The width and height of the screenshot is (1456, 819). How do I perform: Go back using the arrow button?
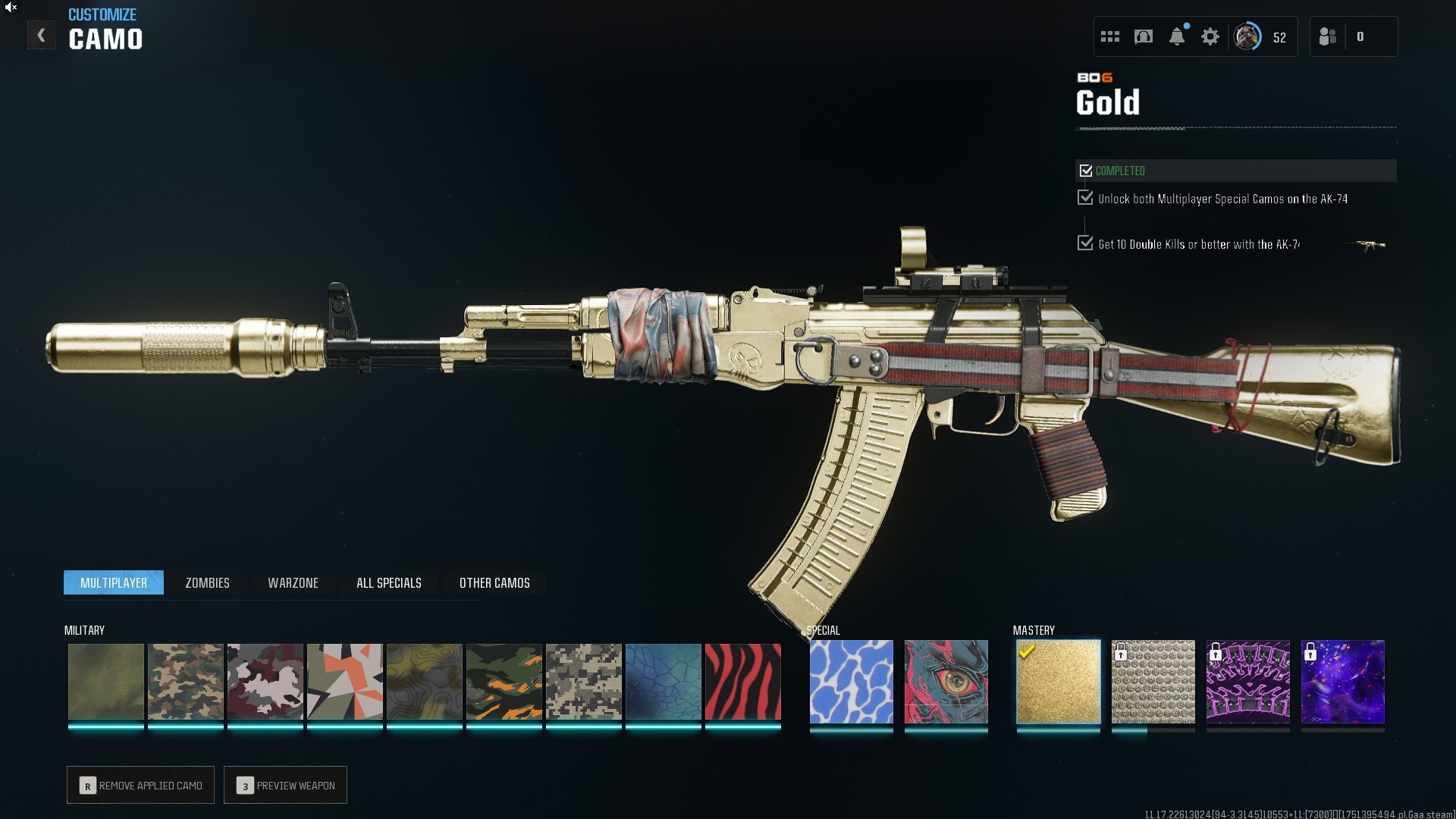[42, 36]
